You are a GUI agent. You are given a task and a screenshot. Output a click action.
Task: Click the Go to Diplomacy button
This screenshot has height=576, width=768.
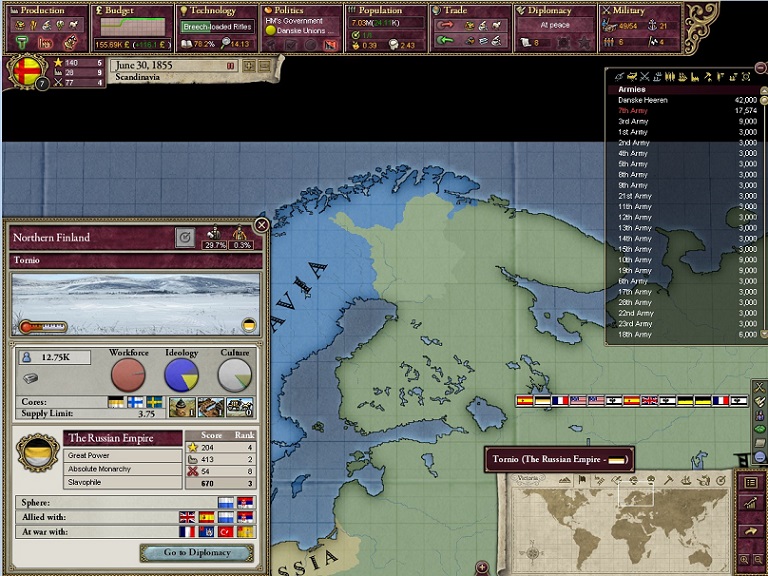(196, 552)
